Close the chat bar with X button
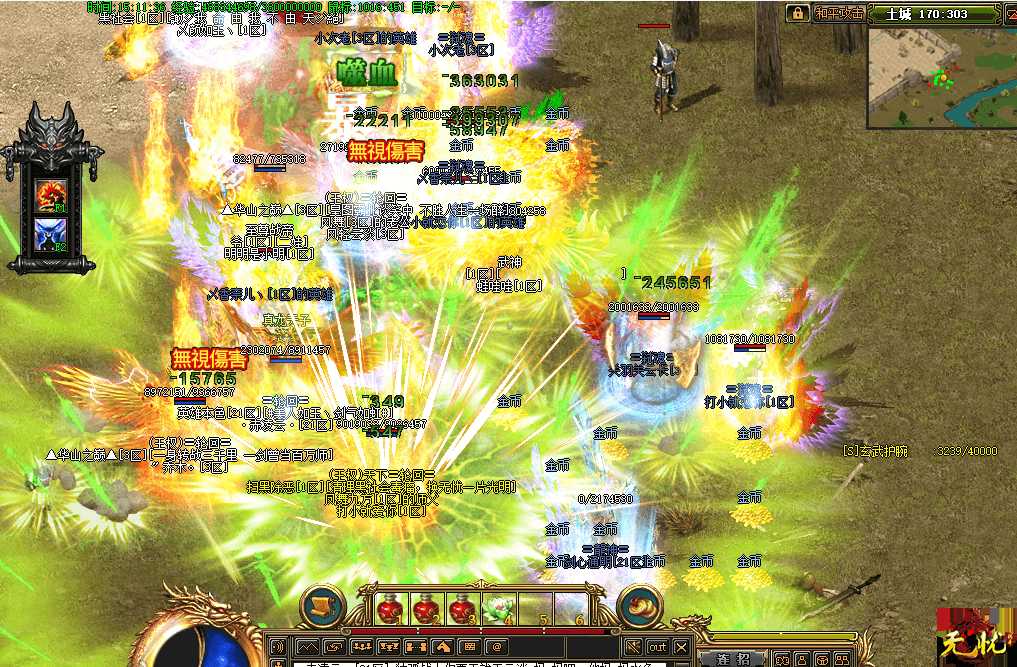This screenshot has width=1017, height=667. (682, 647)
